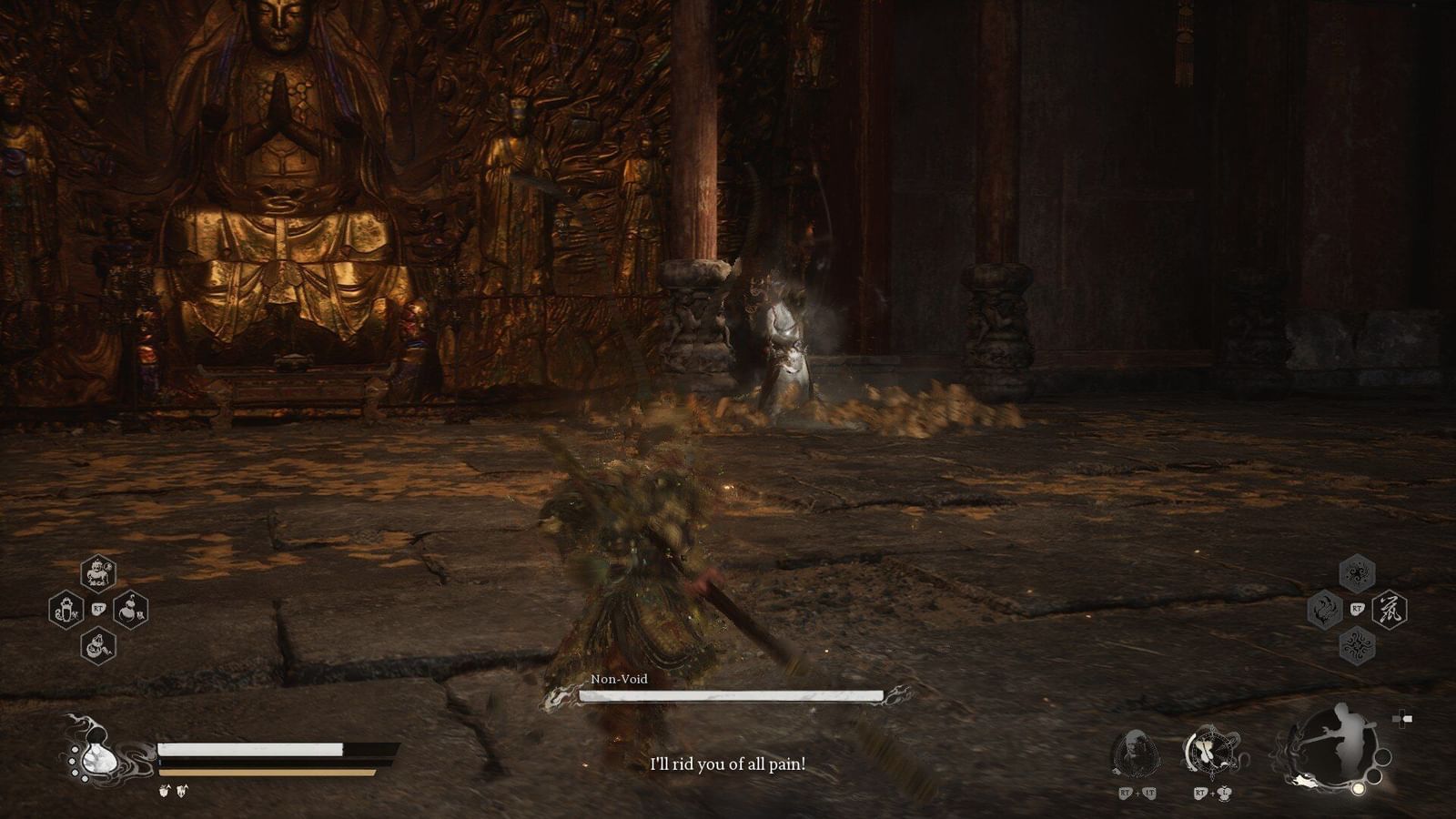
Task: Click the RT trigger prompt on spell wheel
Action: [1357, 608]
